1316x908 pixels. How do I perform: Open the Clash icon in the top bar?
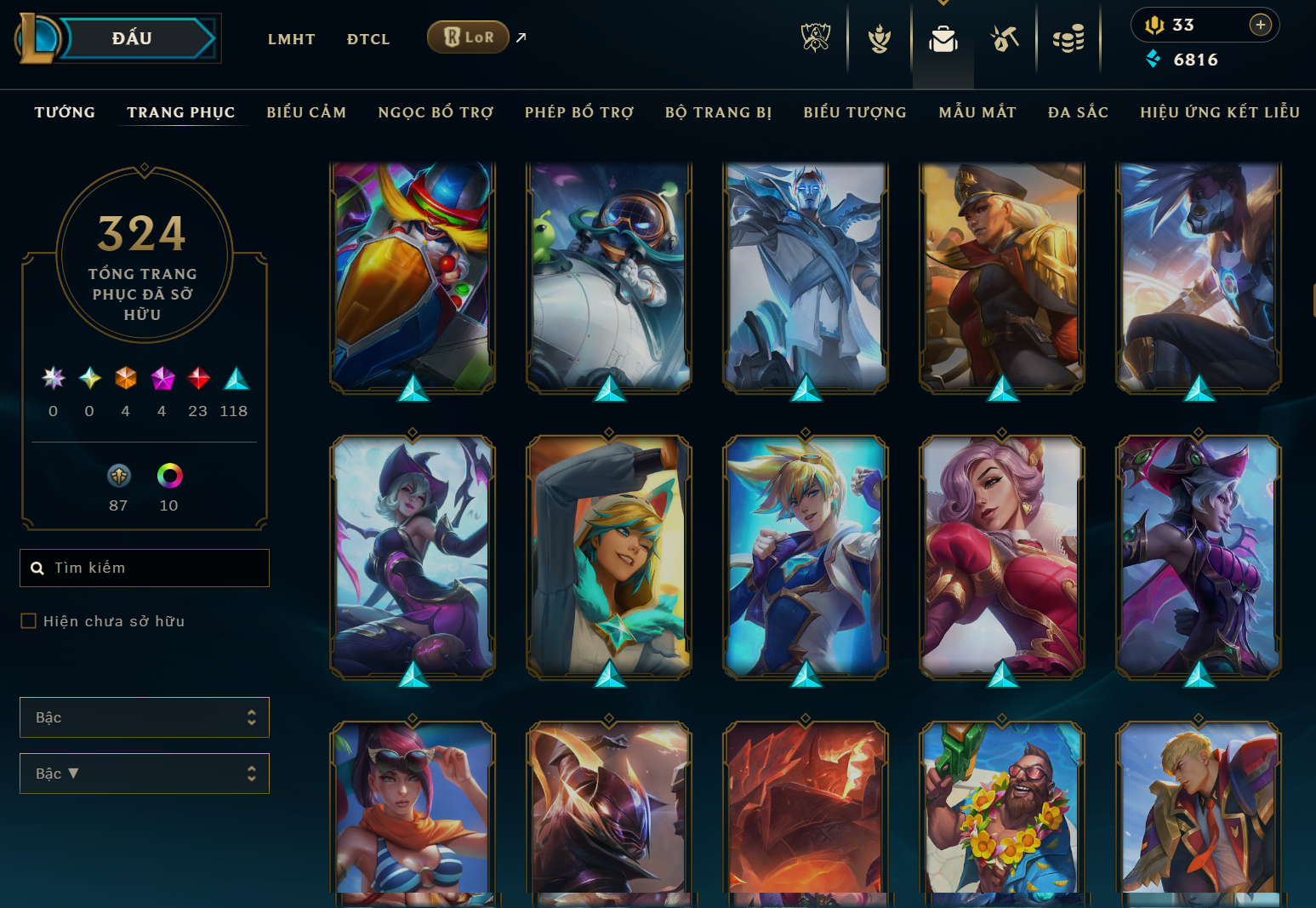(879, 37)
